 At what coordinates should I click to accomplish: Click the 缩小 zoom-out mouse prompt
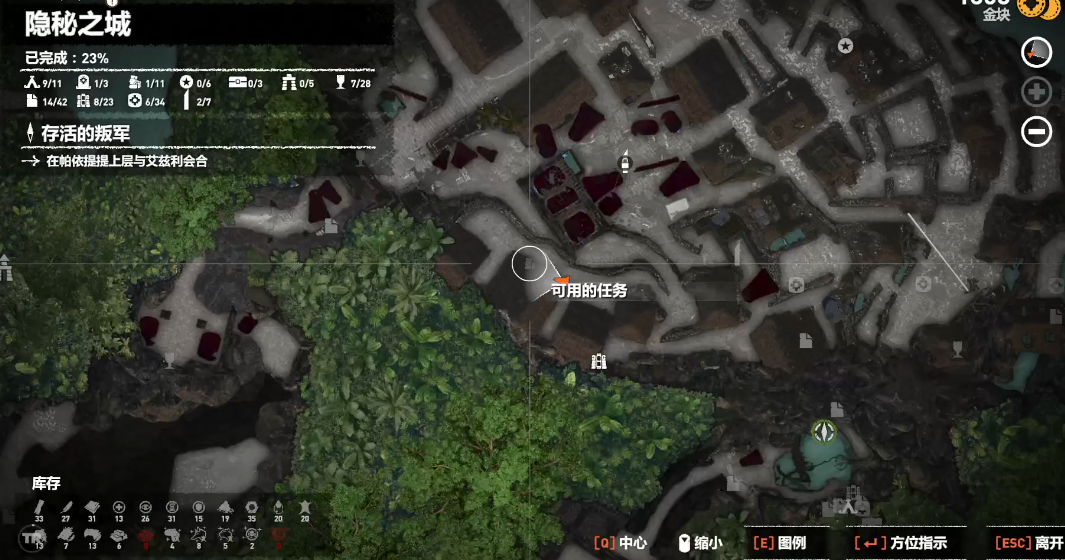pos(700,543)
